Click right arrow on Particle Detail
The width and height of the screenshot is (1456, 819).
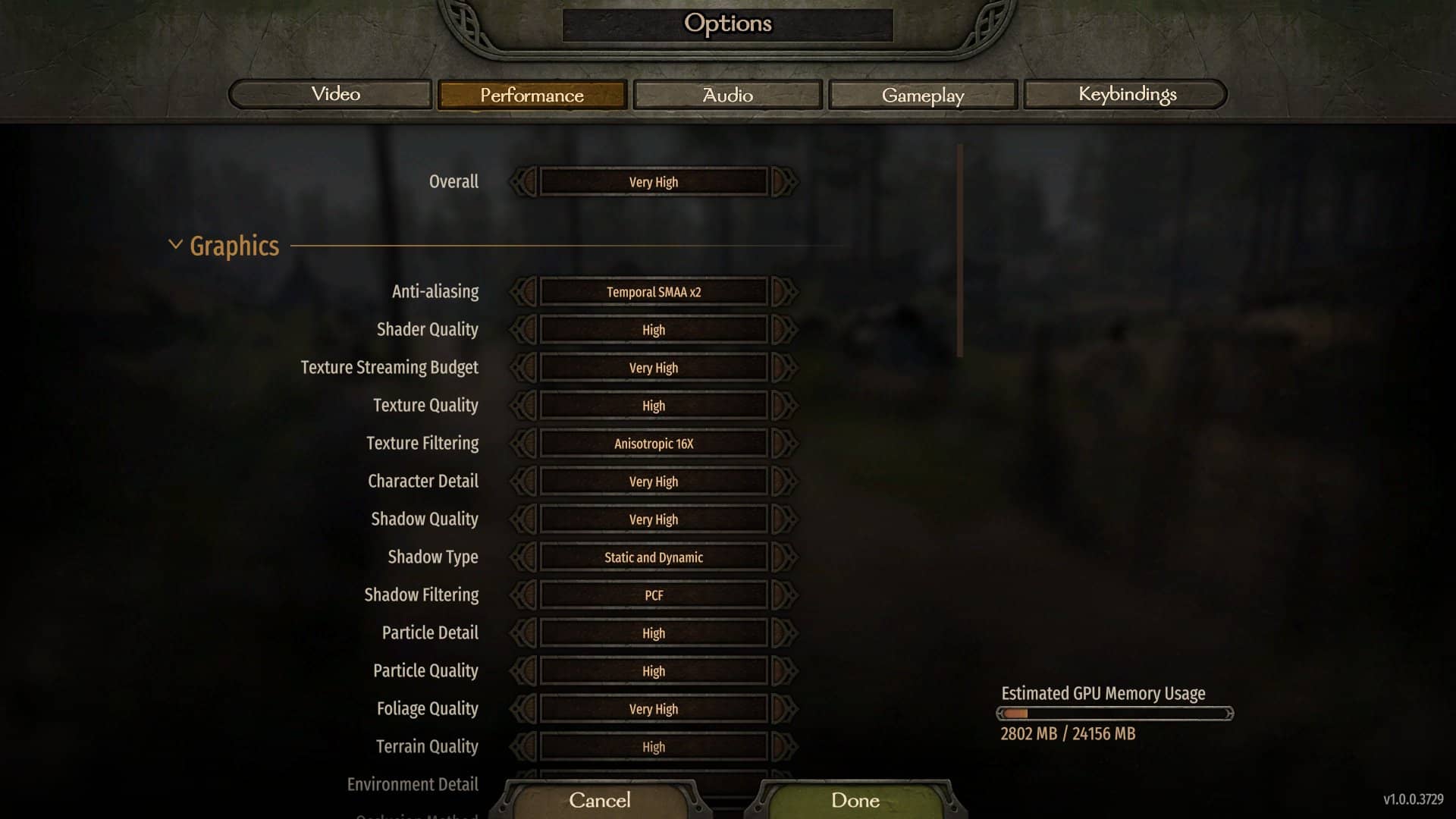coord(785,632)
